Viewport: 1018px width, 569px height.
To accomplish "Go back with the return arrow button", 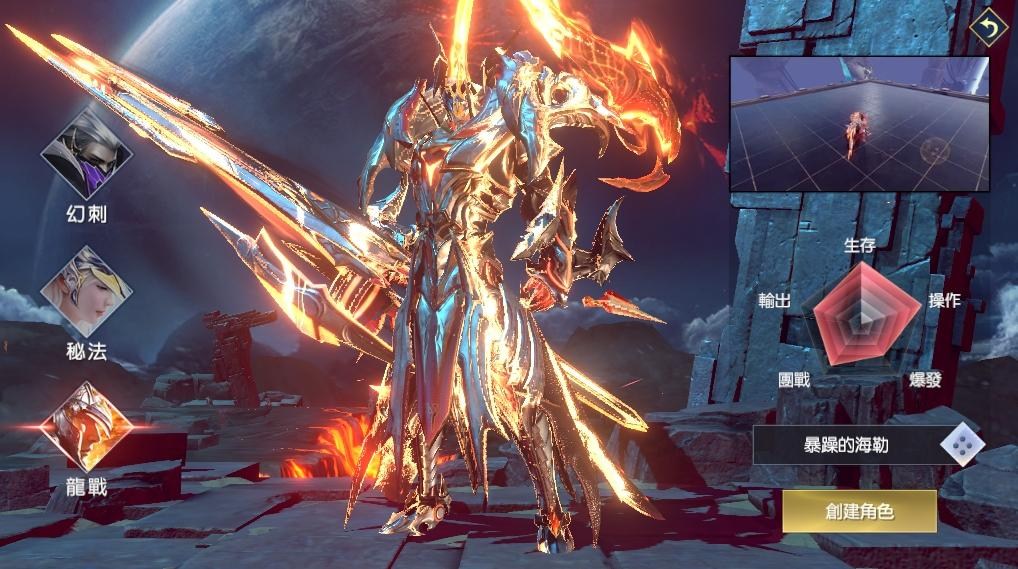I will coord(988,27).
